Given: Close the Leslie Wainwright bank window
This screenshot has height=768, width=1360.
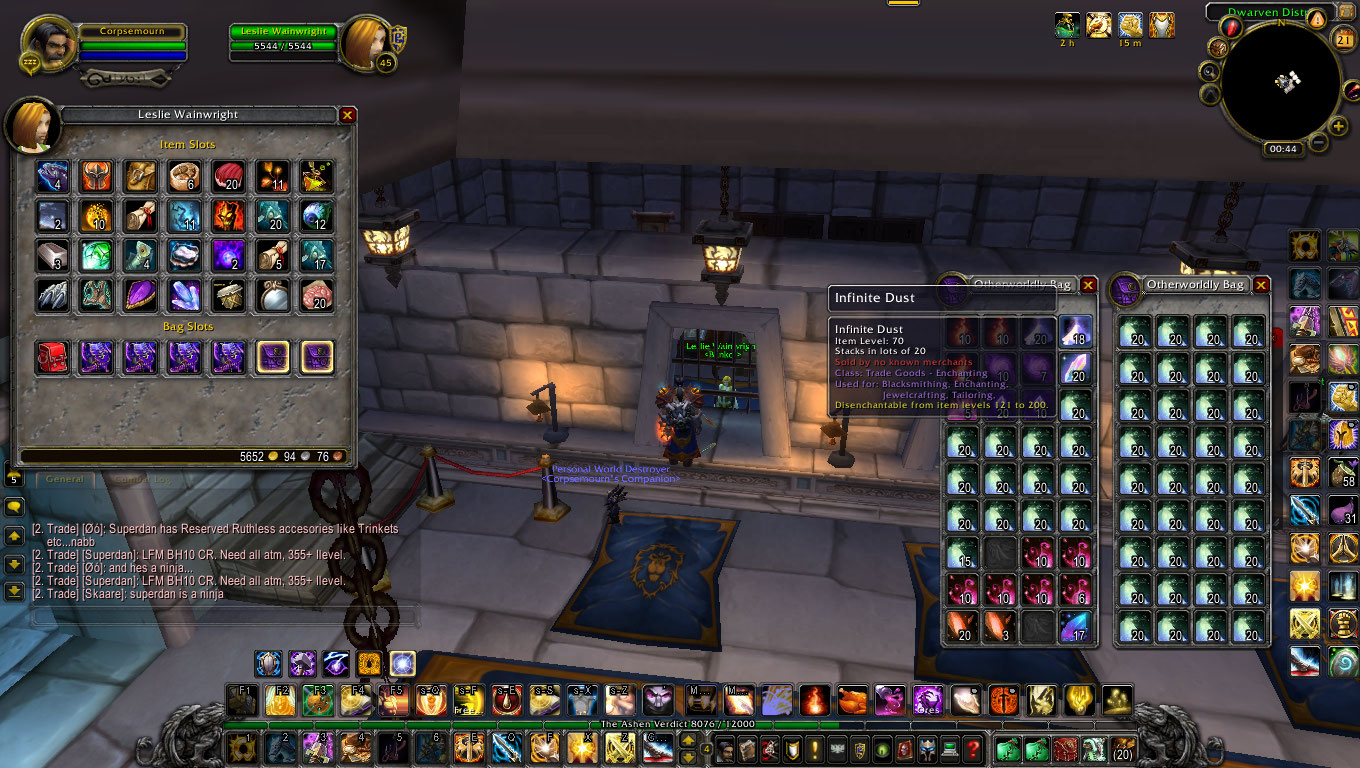Looking at the screenshot, I should coord(347,115).
